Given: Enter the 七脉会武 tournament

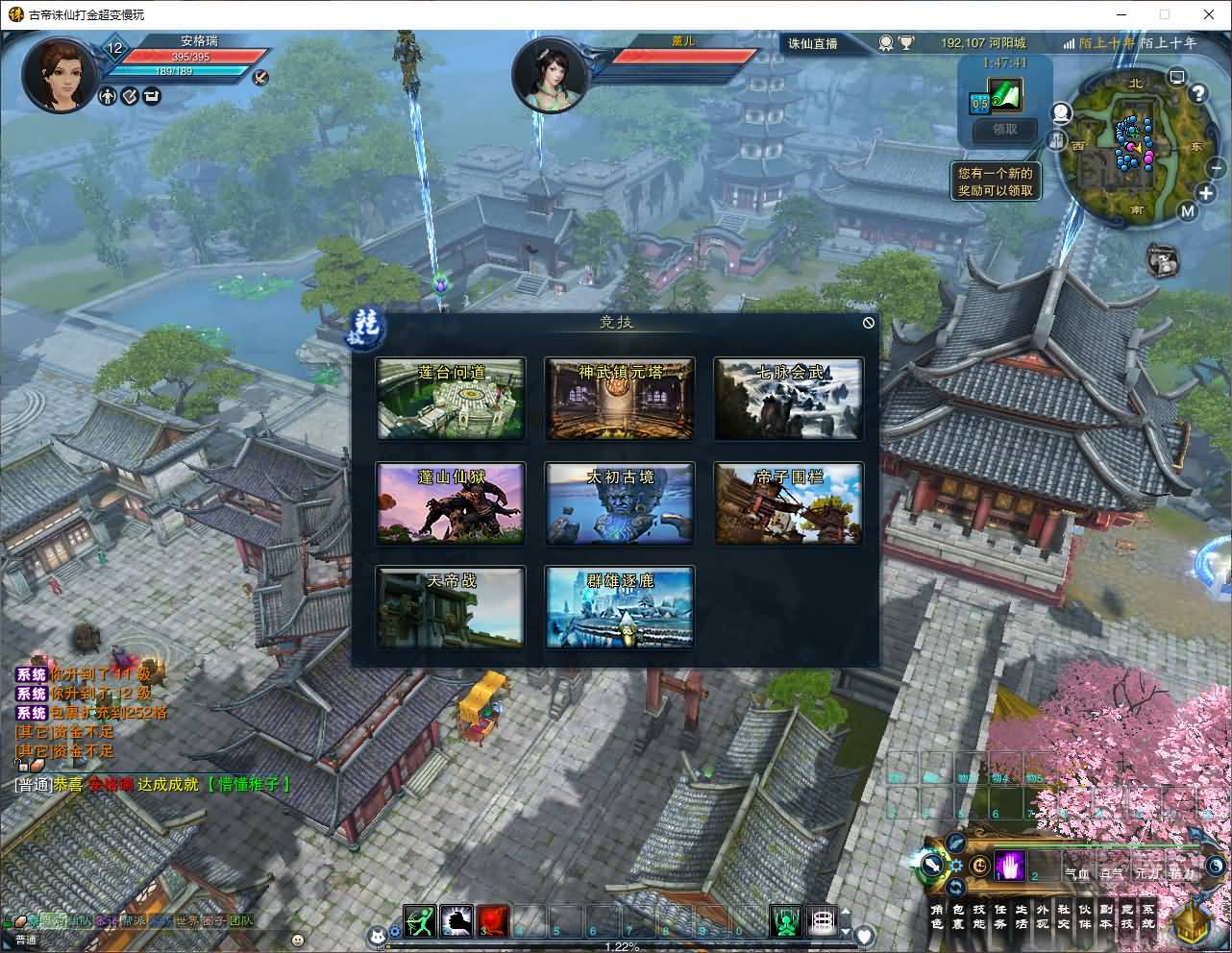Looking at the screenshot, I should coord(788,400).
